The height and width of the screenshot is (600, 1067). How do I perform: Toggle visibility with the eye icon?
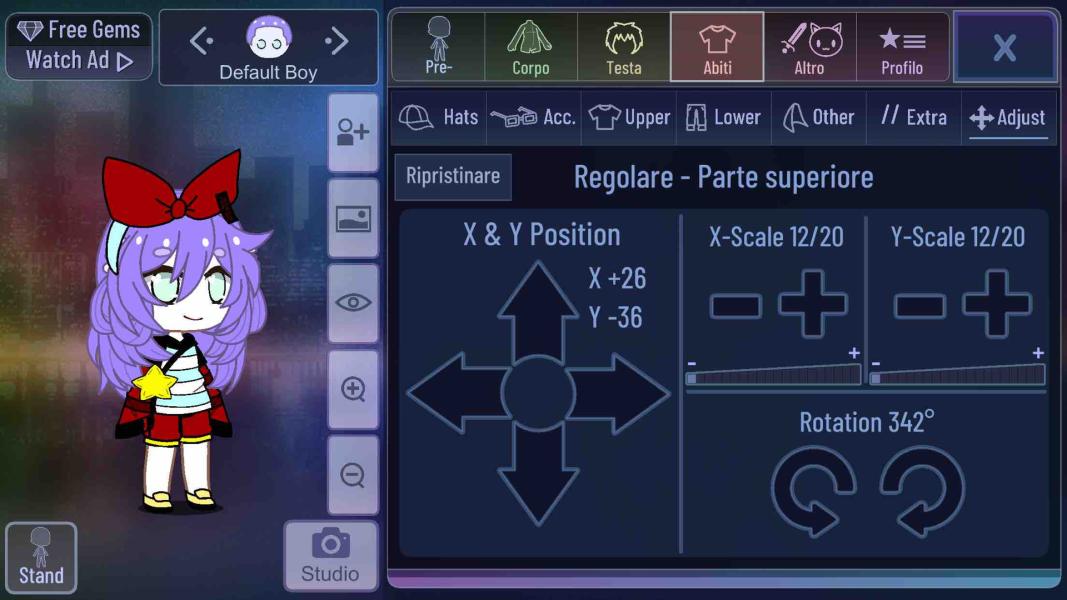tap(353, 303)
